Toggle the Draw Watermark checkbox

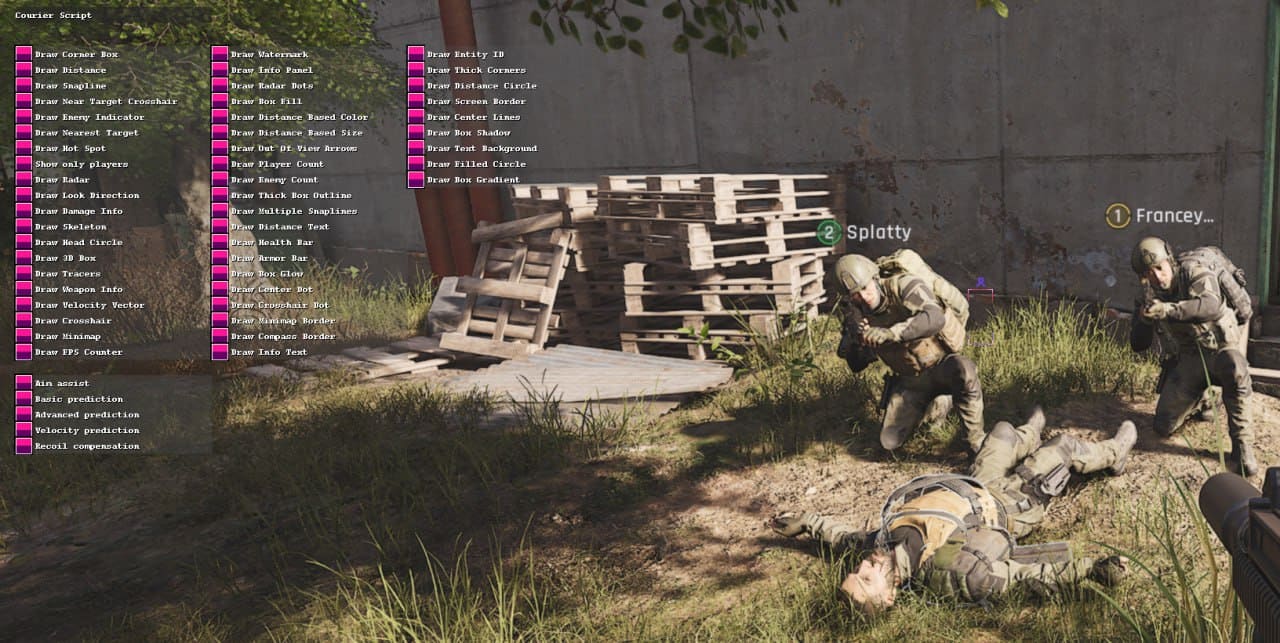click(x=219, y=54)
